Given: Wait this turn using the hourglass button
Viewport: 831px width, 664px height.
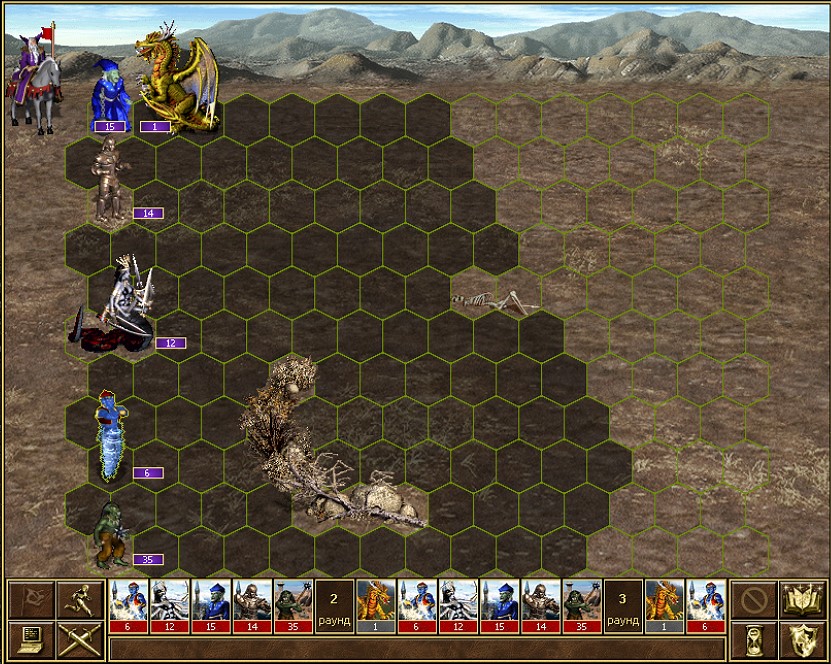Looking at the screenshot, I should 753,639.
